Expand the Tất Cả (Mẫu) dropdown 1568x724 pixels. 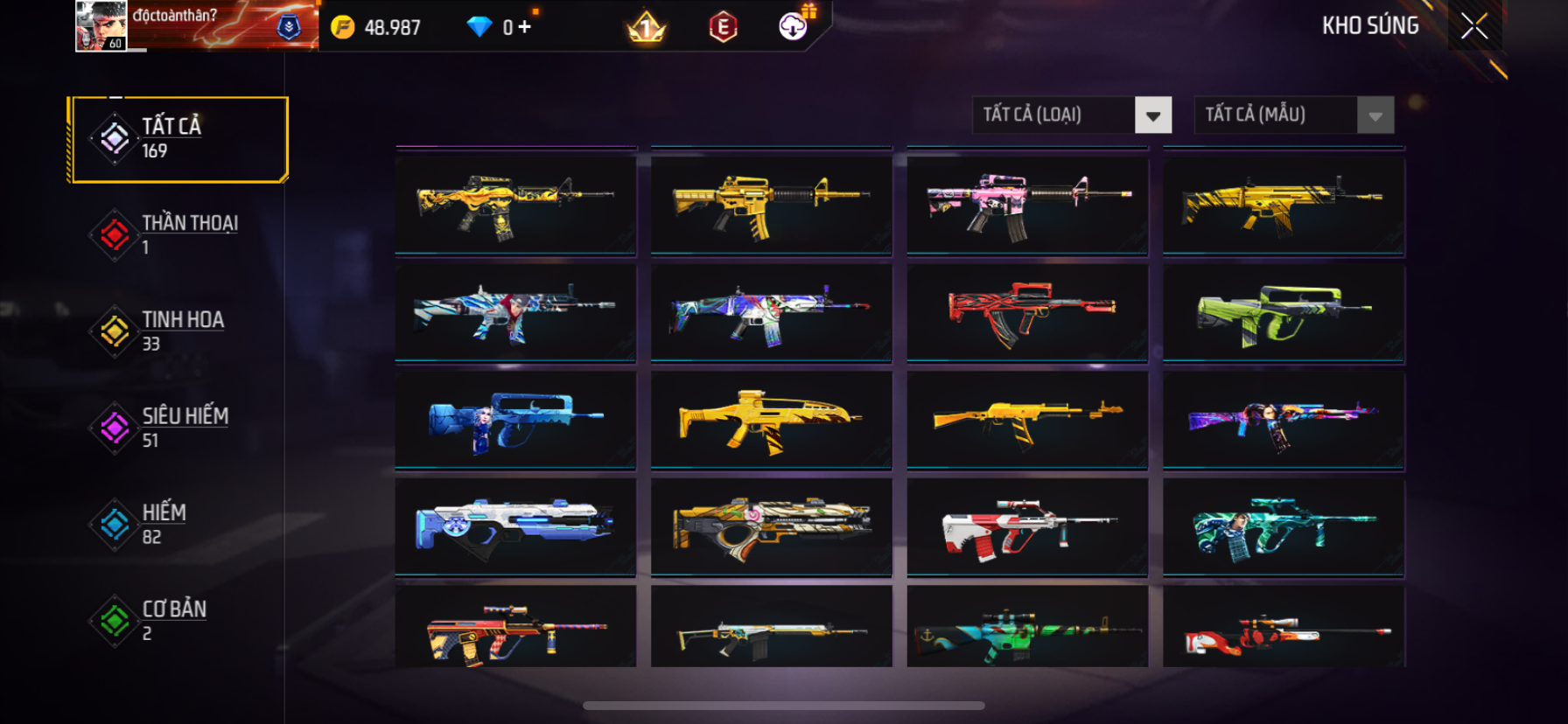click(x=1293, y=115)
